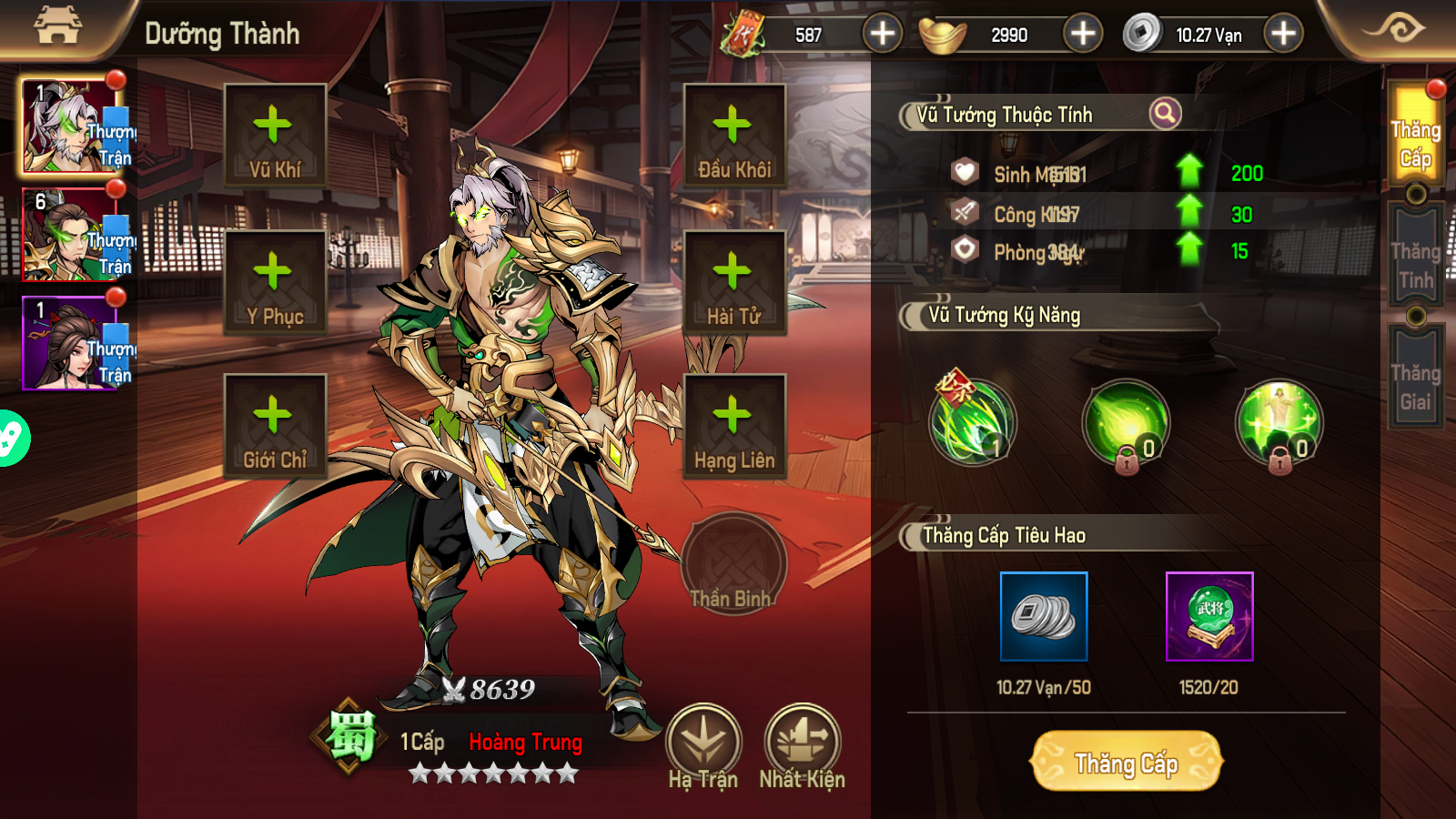Add a necklace in the Hạng Liên slot
The image size is (1456, 819).
pyautogui.click(x=734, y=426)
